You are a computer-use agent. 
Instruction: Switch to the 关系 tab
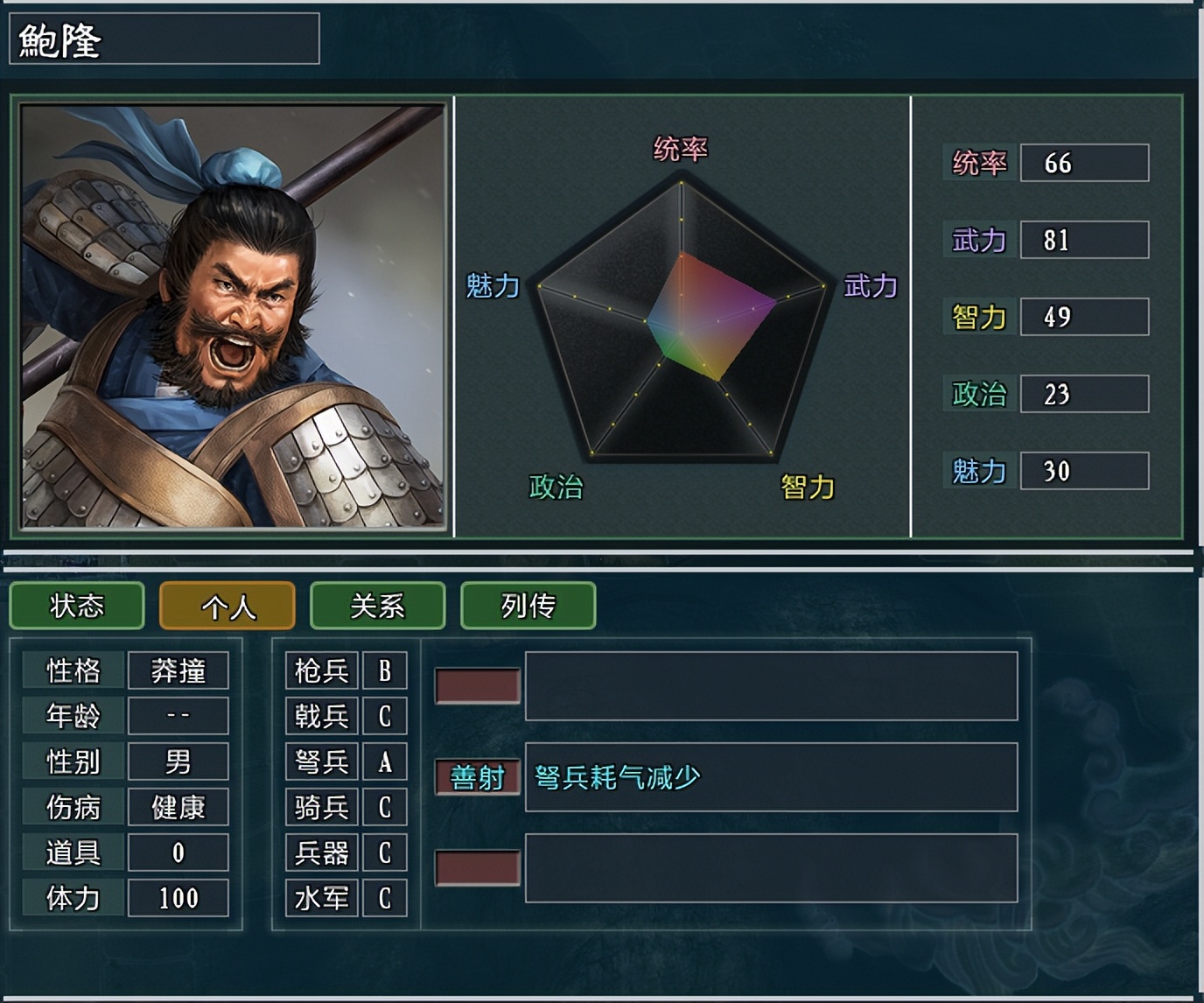(377, 606)
